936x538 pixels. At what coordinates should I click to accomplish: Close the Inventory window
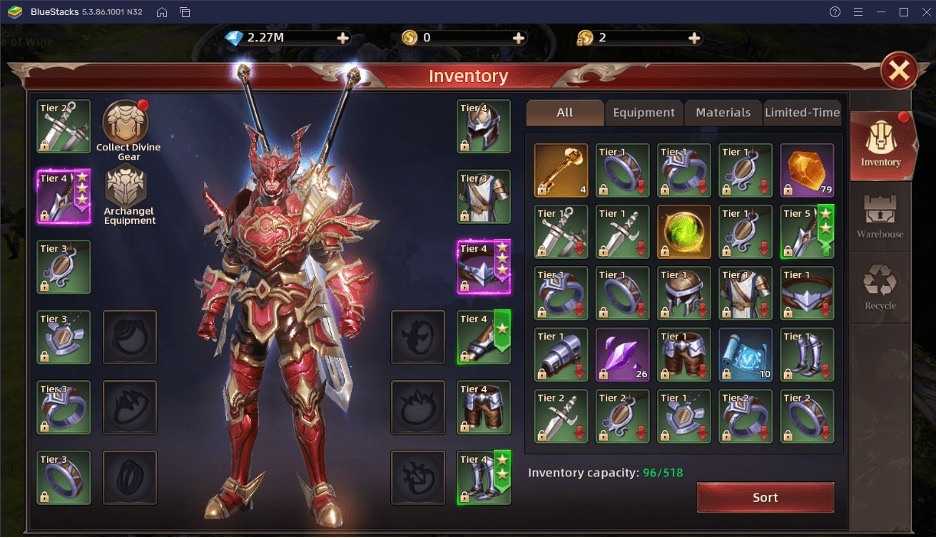(x=899, y=71)
